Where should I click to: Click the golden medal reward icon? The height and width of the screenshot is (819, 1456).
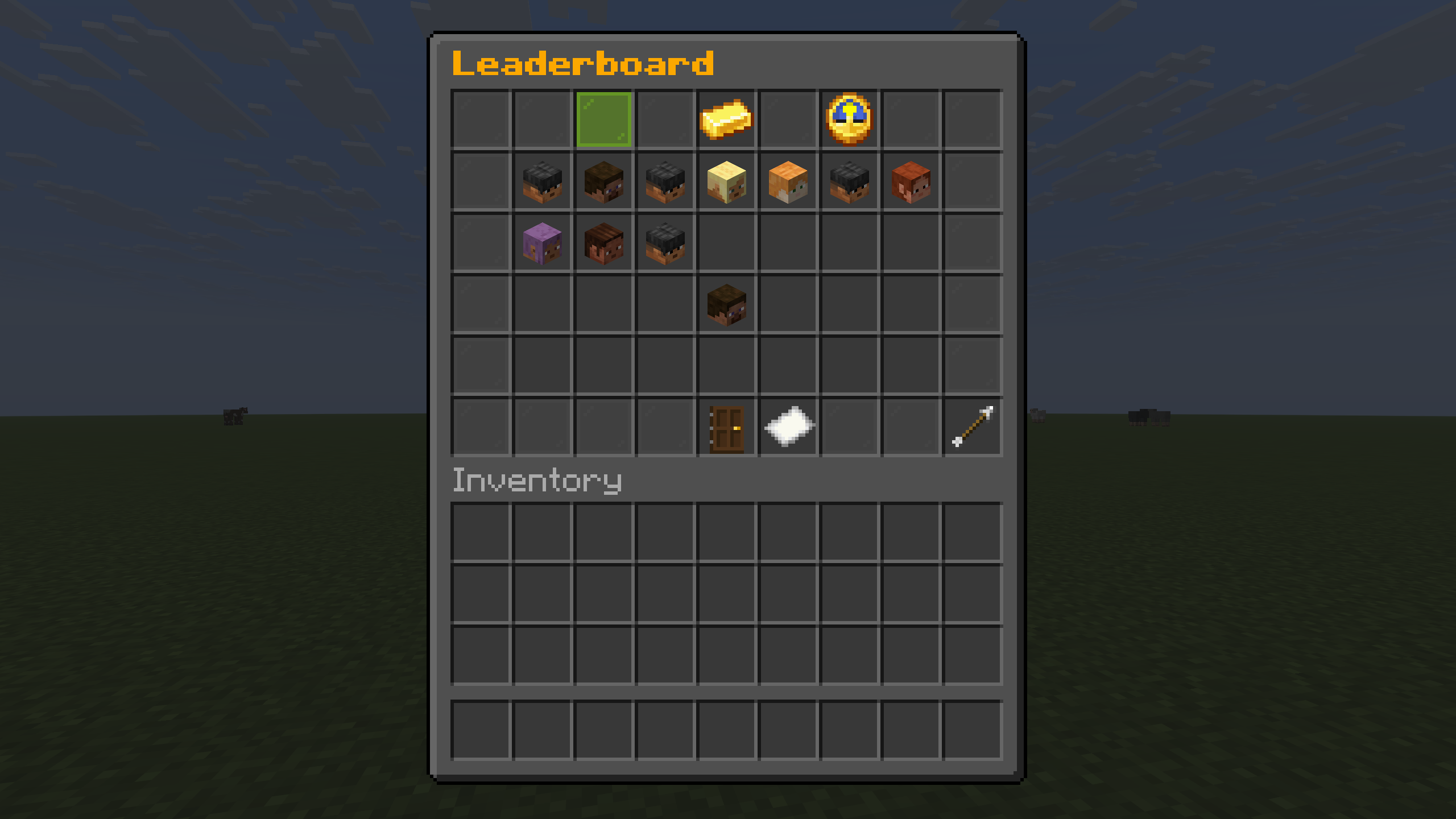849,119
